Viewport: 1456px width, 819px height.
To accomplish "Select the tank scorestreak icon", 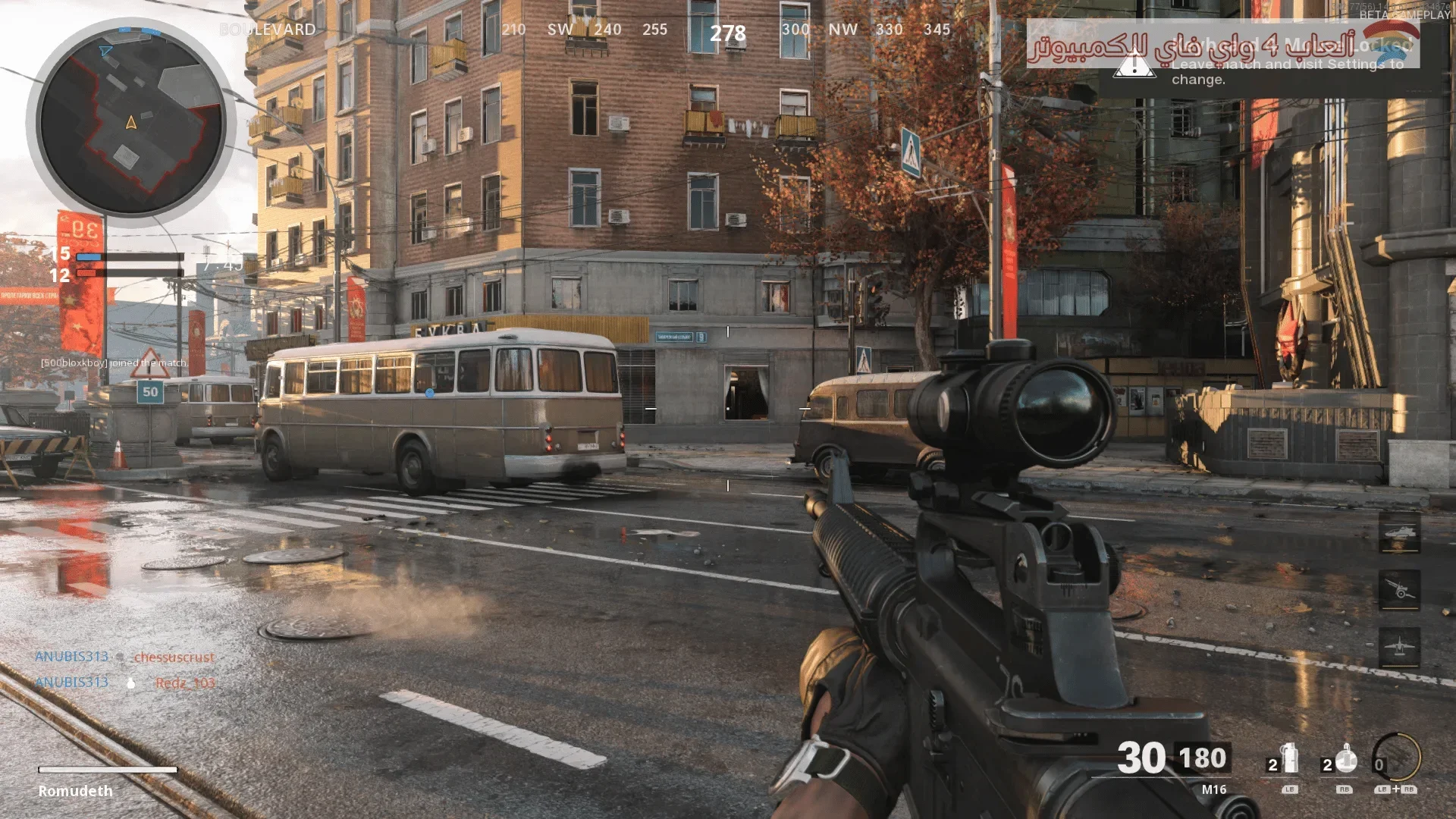I will coord(1399,533).
